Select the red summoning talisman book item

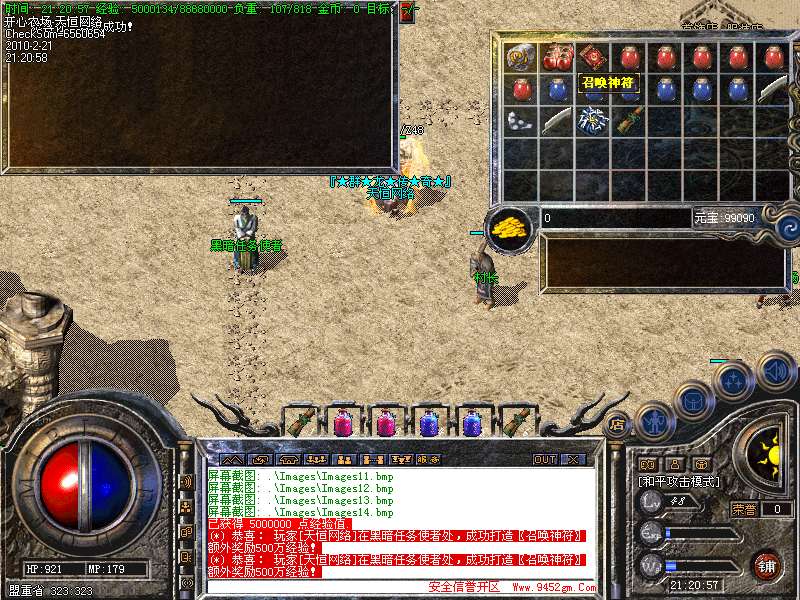point(592,56)
